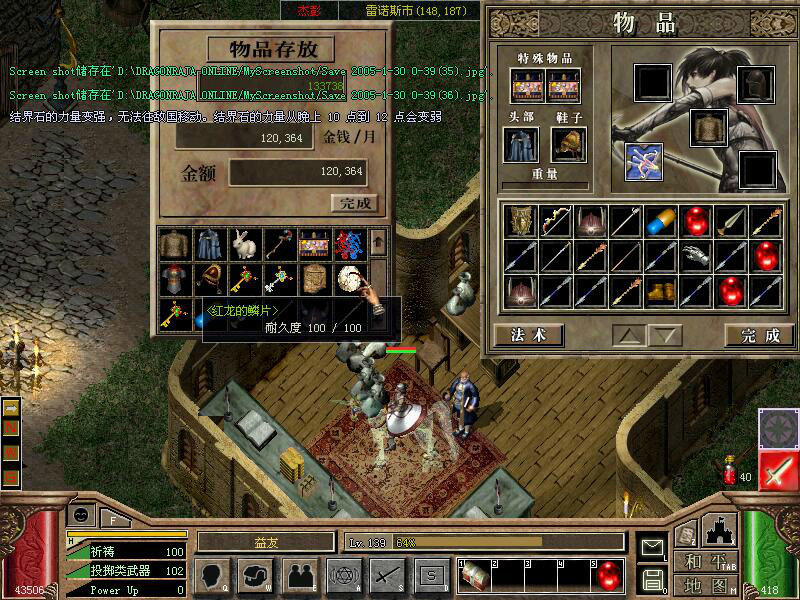The height and width of the screenshot is (600, 800).
Task: Page inventory up with the up triangle
Action: point(628,334)
